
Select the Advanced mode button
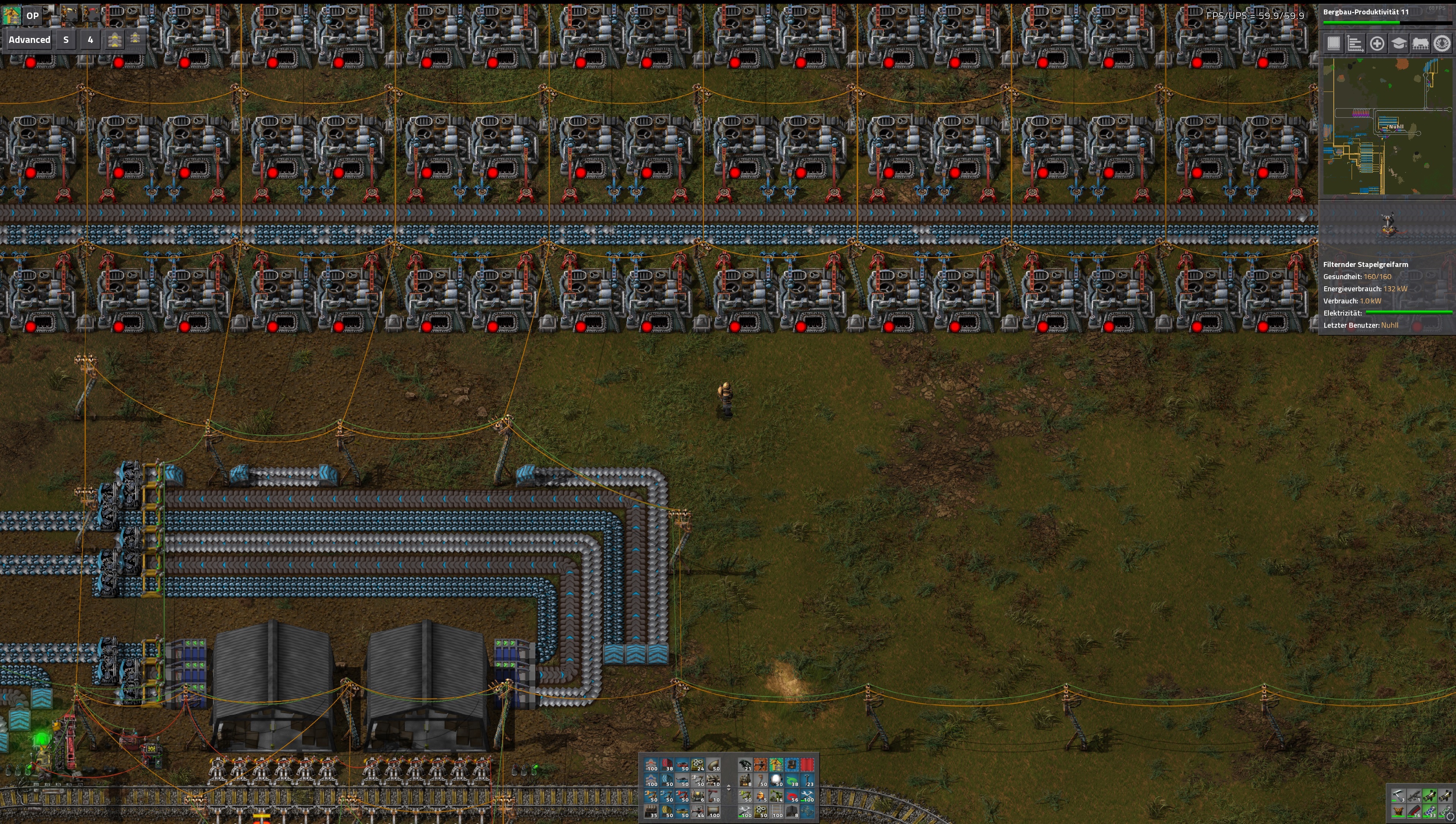(29, 39)
